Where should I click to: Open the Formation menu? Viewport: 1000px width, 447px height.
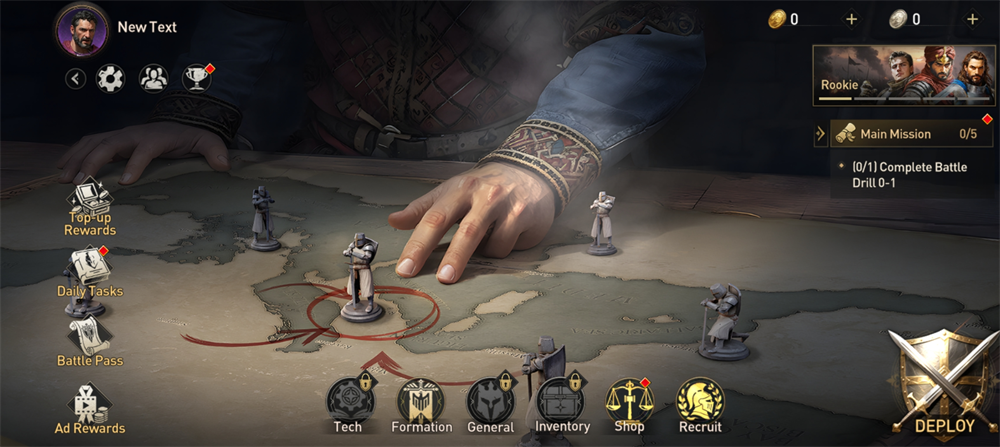[421, 404]
